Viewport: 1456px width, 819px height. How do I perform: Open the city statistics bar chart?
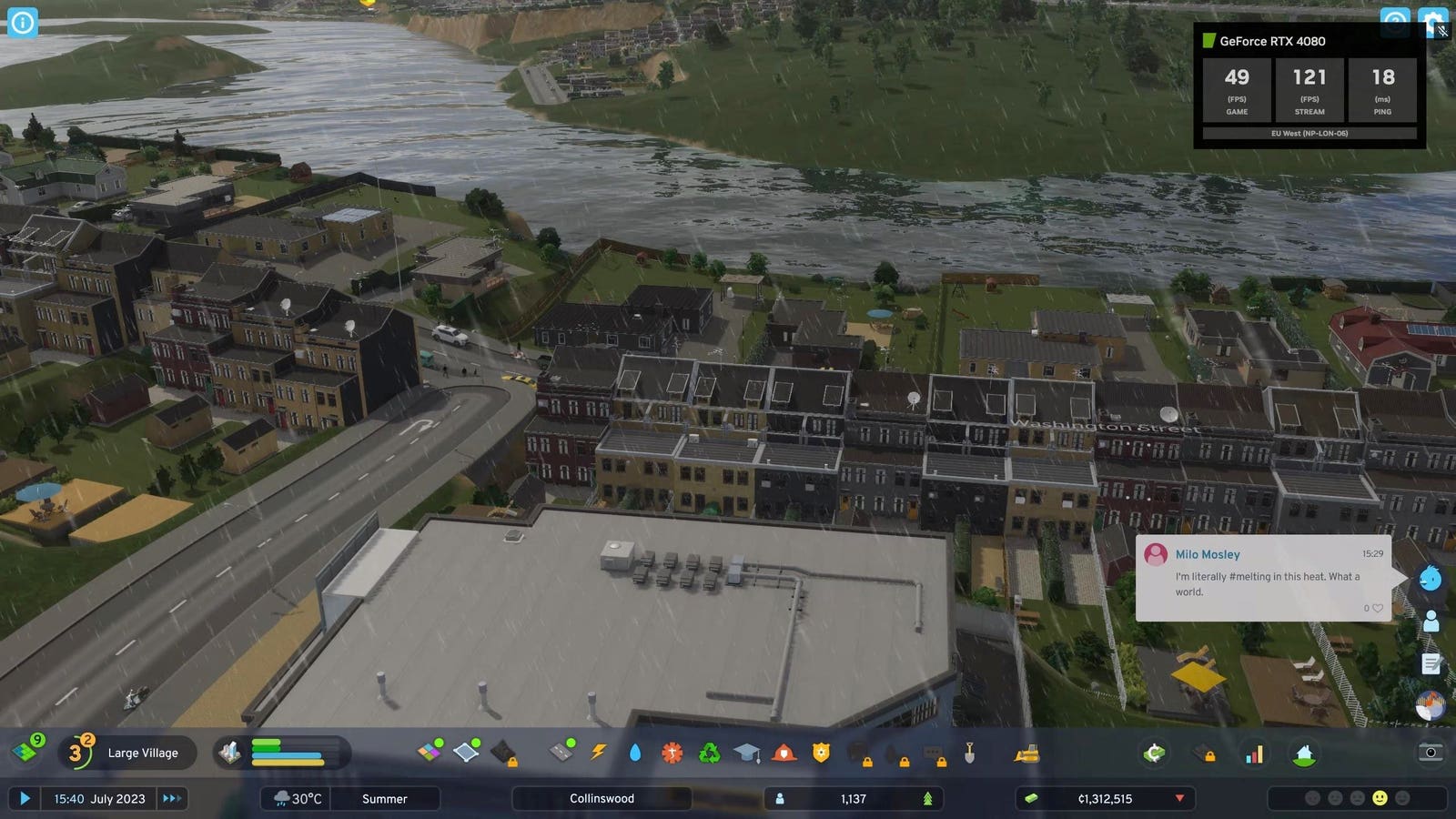[1254, 753]
